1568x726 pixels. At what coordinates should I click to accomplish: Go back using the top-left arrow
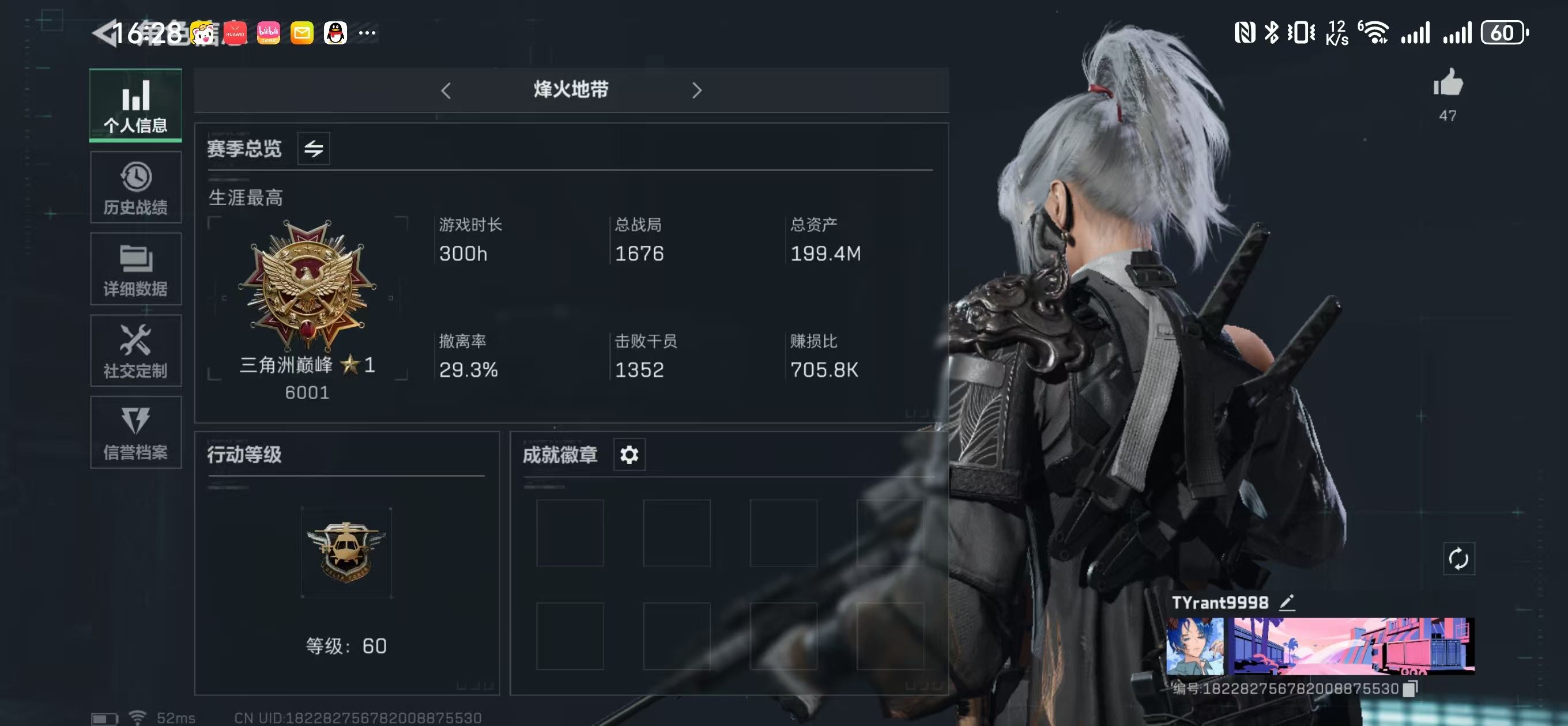pos(105,33)
